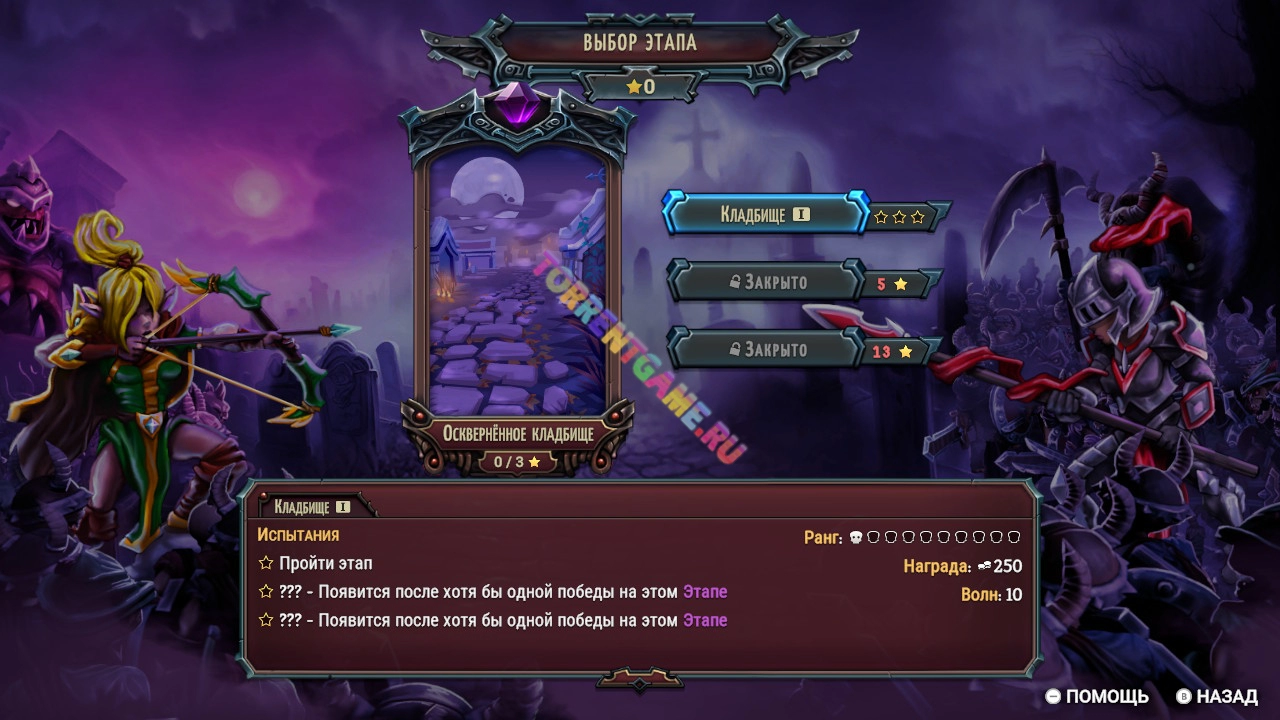Select the Кладбище I stage button
This screenshot has height=720, width=1280.
[x=765, y=215]
